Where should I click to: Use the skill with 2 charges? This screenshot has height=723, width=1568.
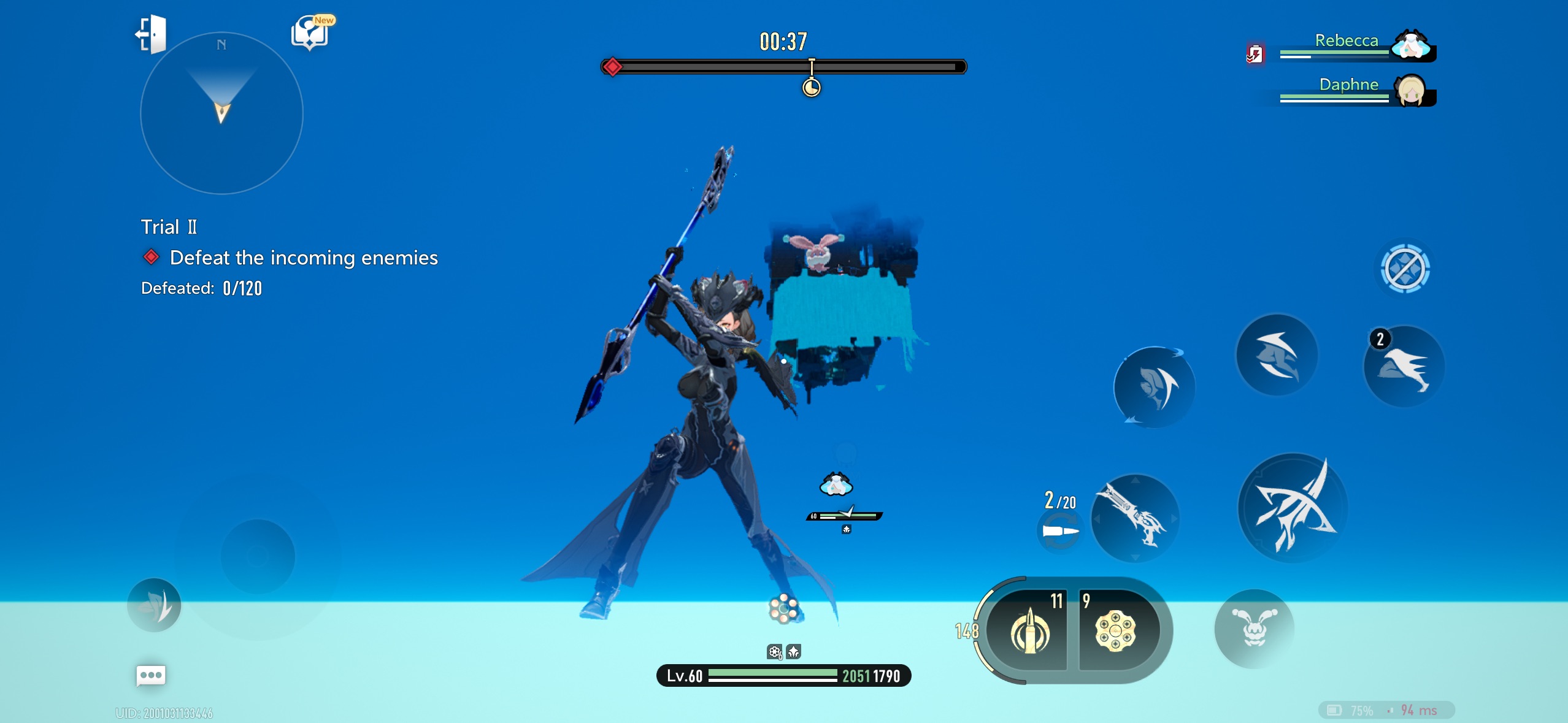click(1404, 367)
